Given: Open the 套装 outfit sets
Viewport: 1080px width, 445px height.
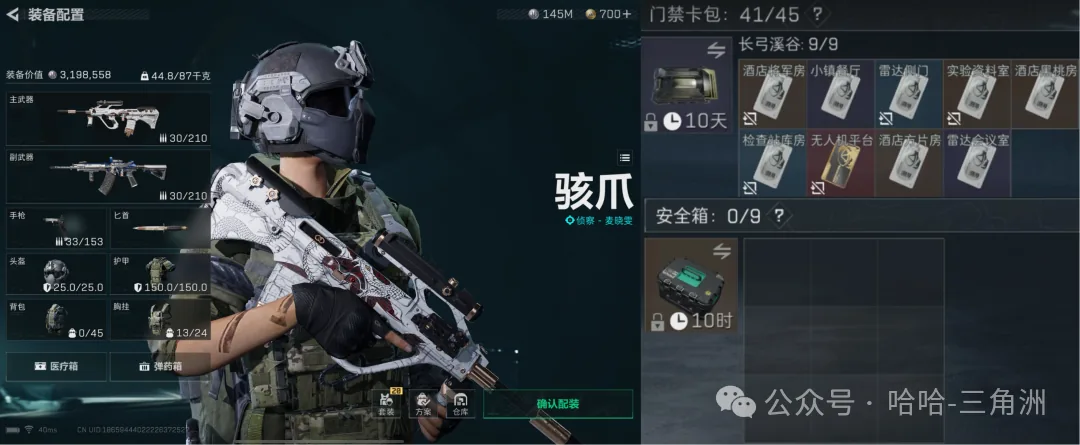Looking at the screenshot, I should click(386, 403).
